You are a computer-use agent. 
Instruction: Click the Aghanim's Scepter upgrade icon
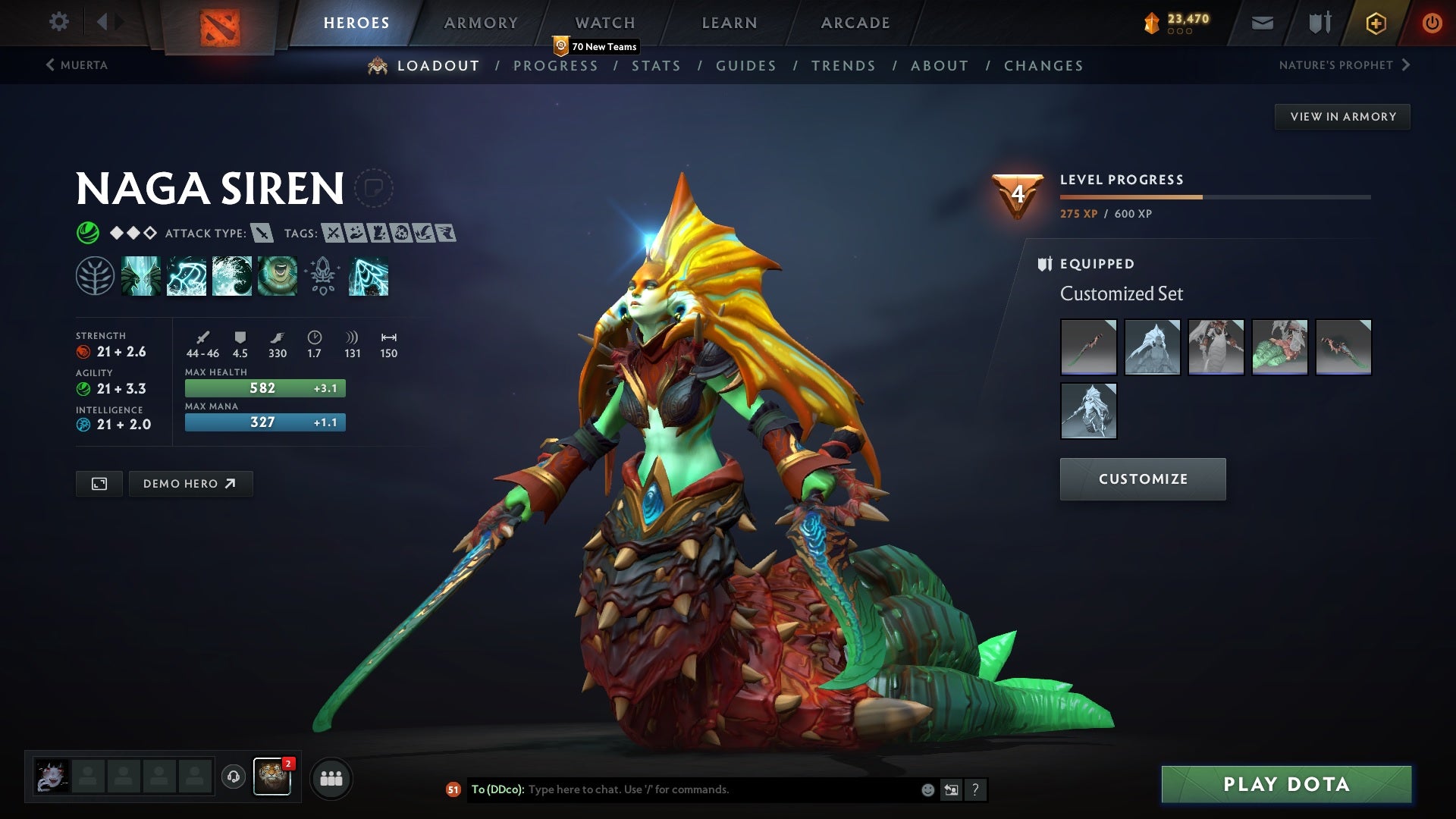pyautogui.click(x=322, y=276)
